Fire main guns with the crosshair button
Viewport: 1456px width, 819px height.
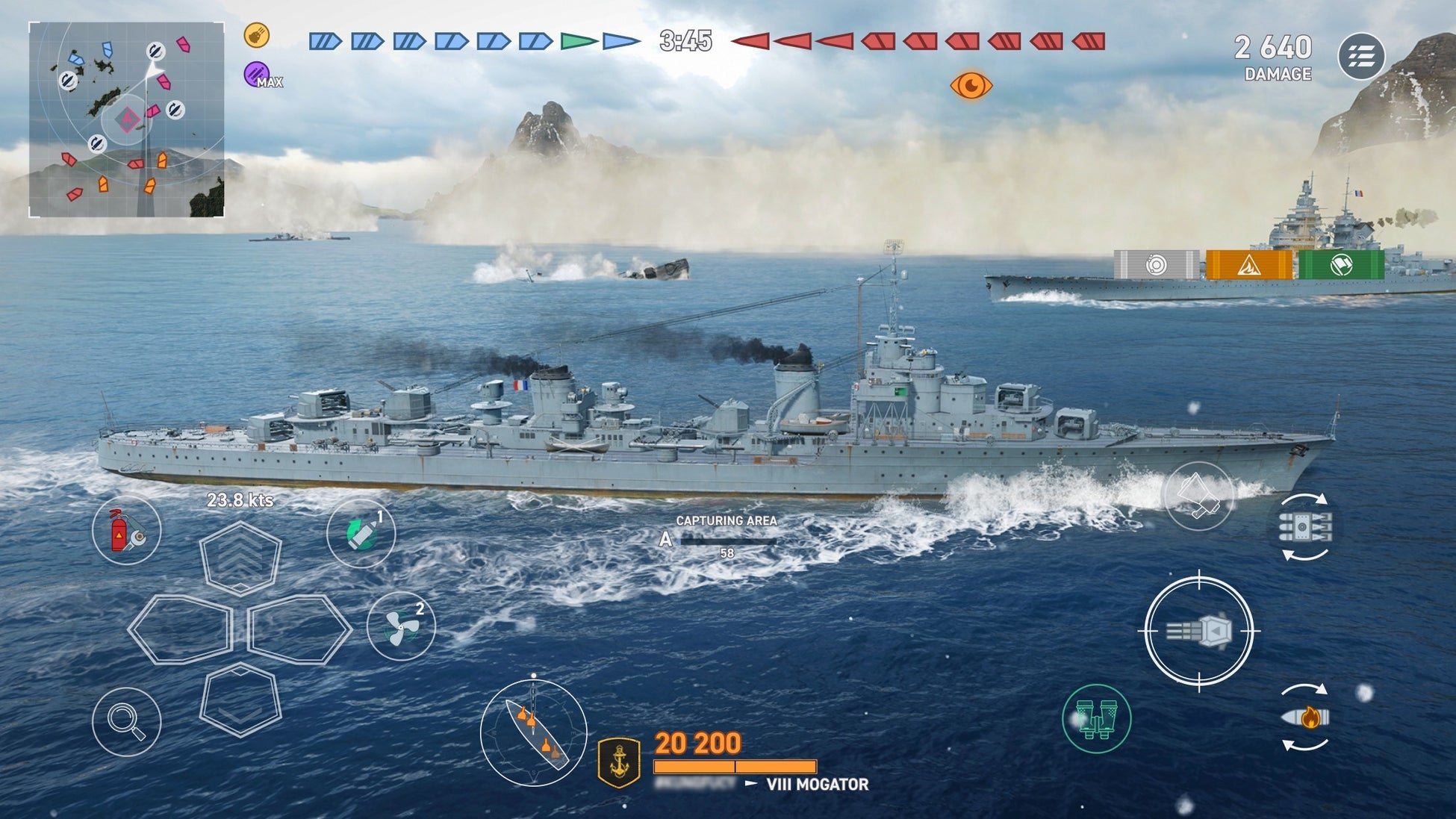1198,632
